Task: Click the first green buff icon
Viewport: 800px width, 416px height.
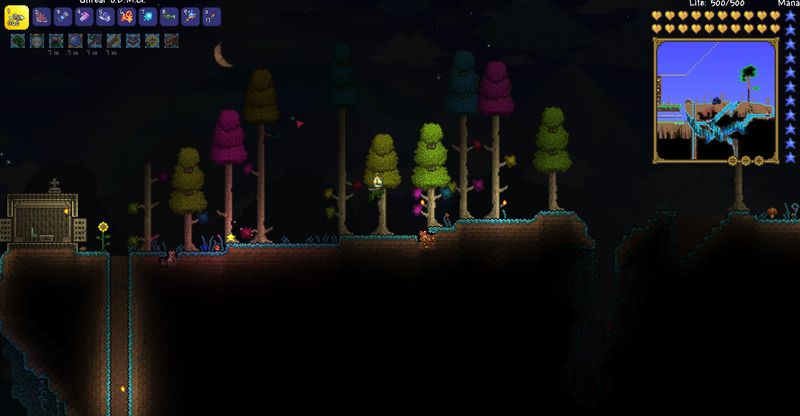Action: pos(18,41)
